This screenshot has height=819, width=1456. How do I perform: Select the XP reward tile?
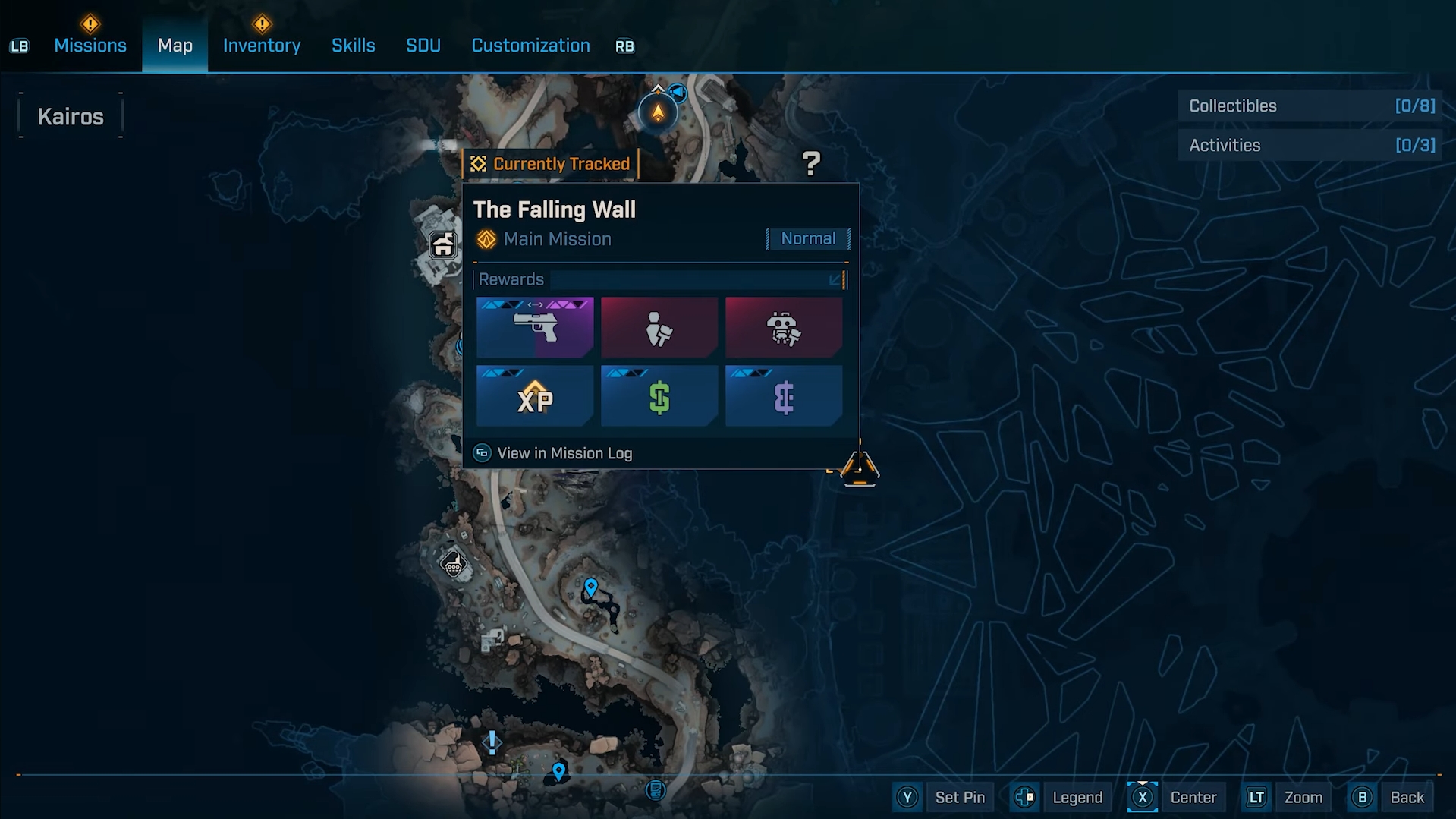pos(535,396)
